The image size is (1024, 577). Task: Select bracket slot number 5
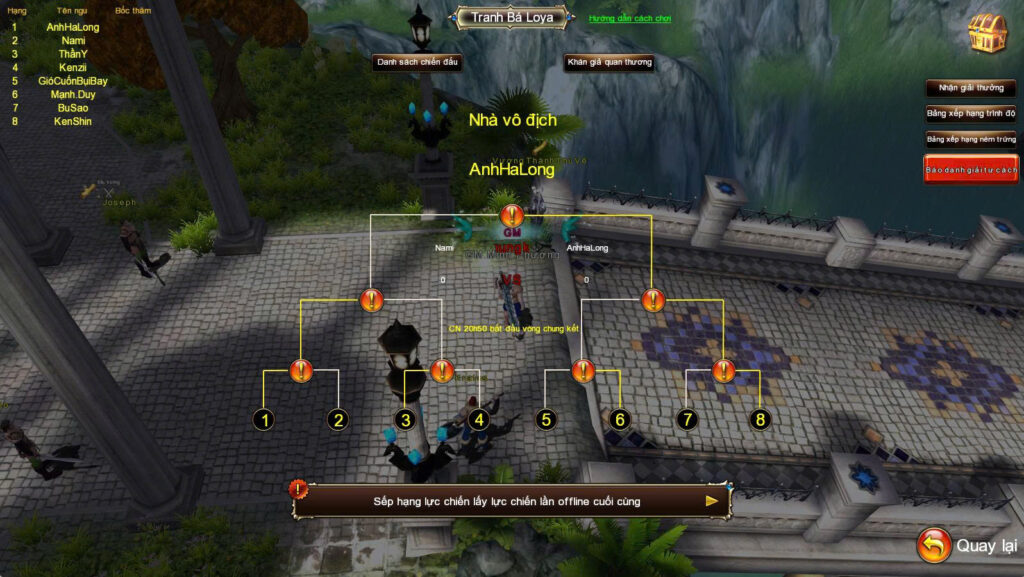[546, 420]
